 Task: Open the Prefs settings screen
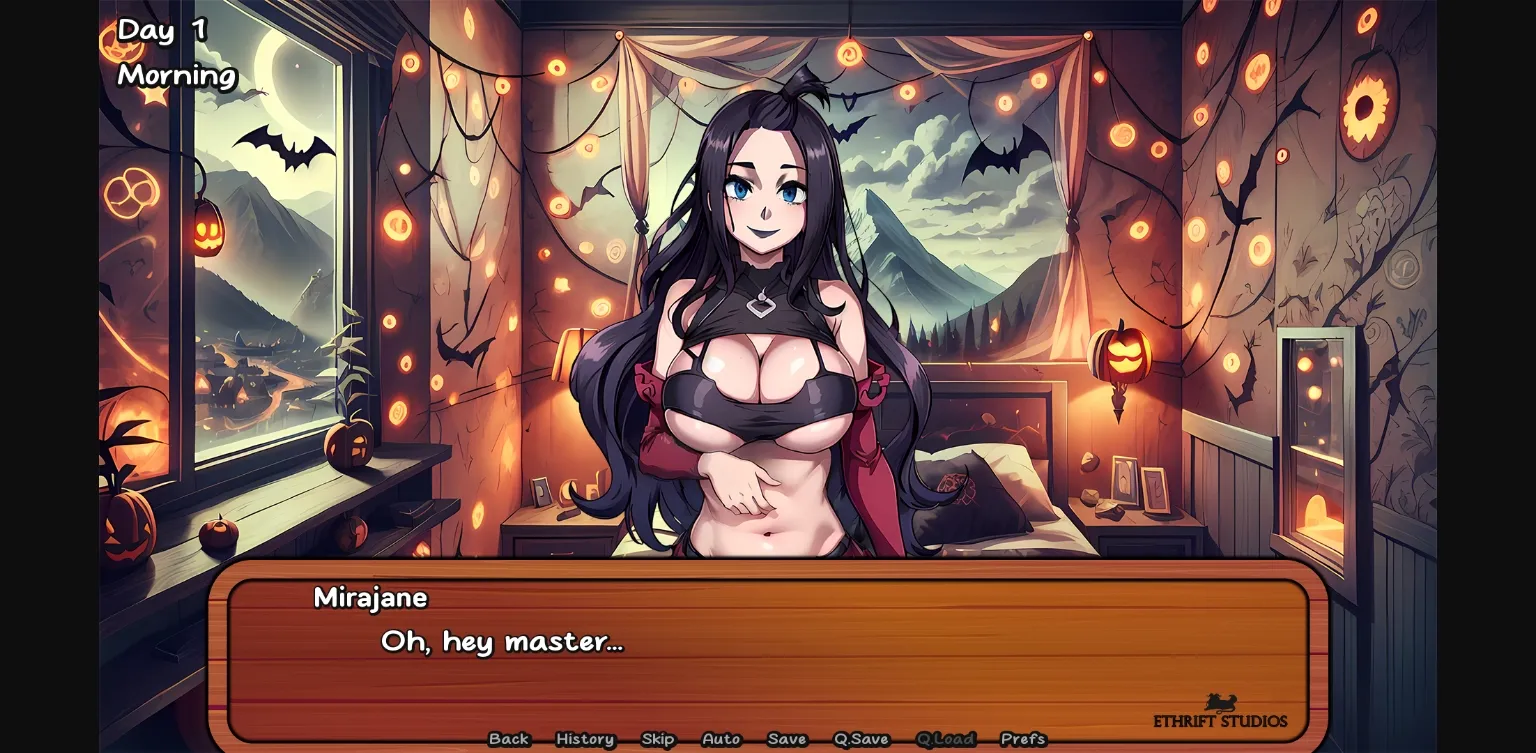coord(1025,739)
